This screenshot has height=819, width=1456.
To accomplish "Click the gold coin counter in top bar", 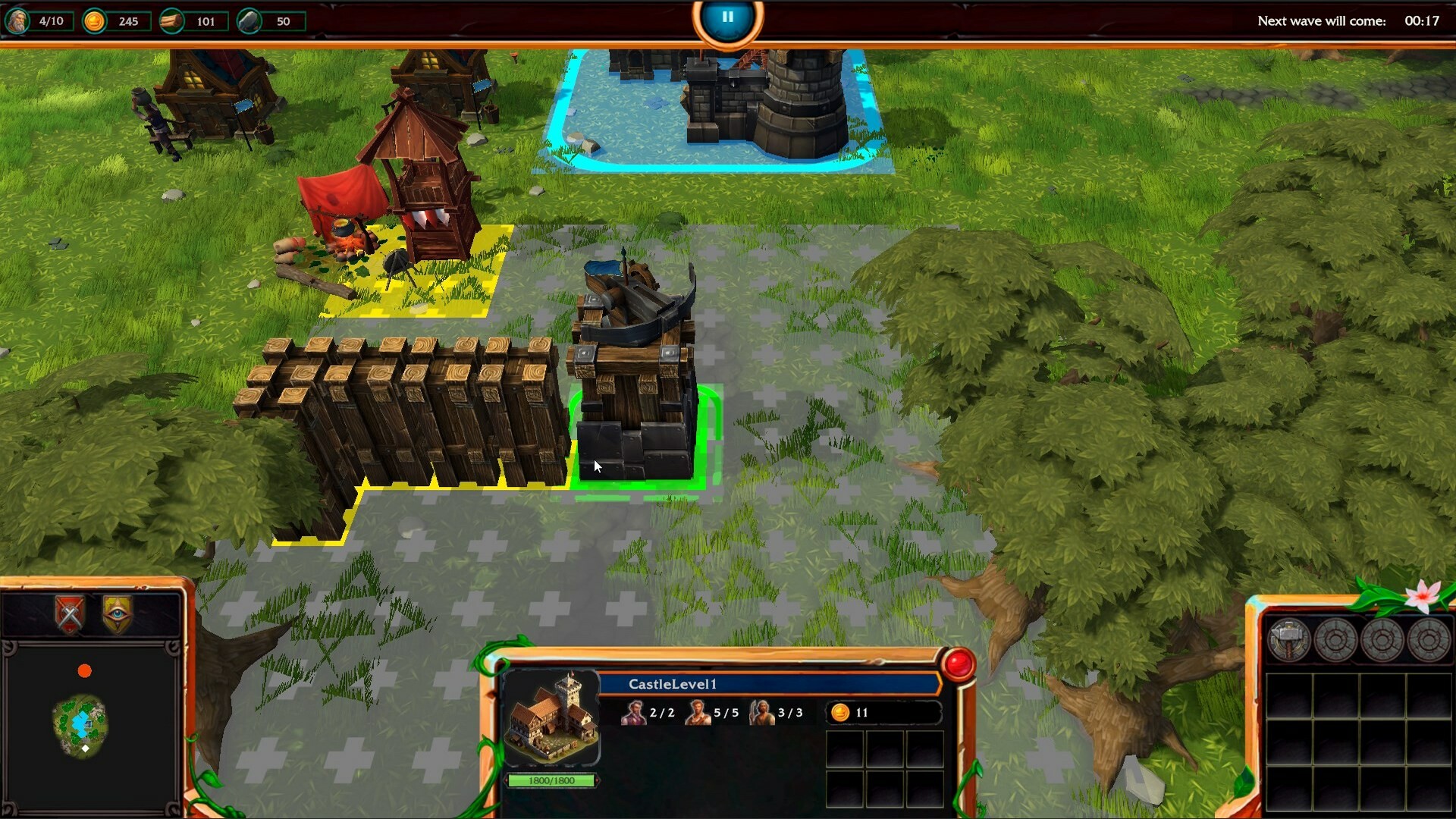I will point(94,21).
